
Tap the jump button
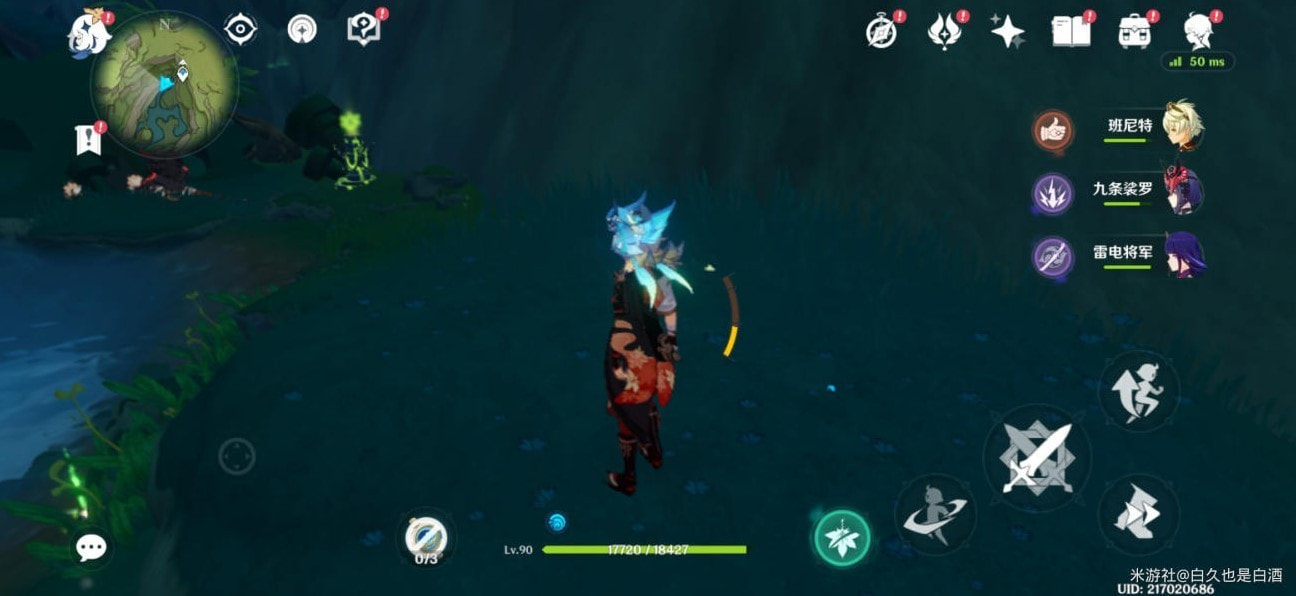point(1138,391)
